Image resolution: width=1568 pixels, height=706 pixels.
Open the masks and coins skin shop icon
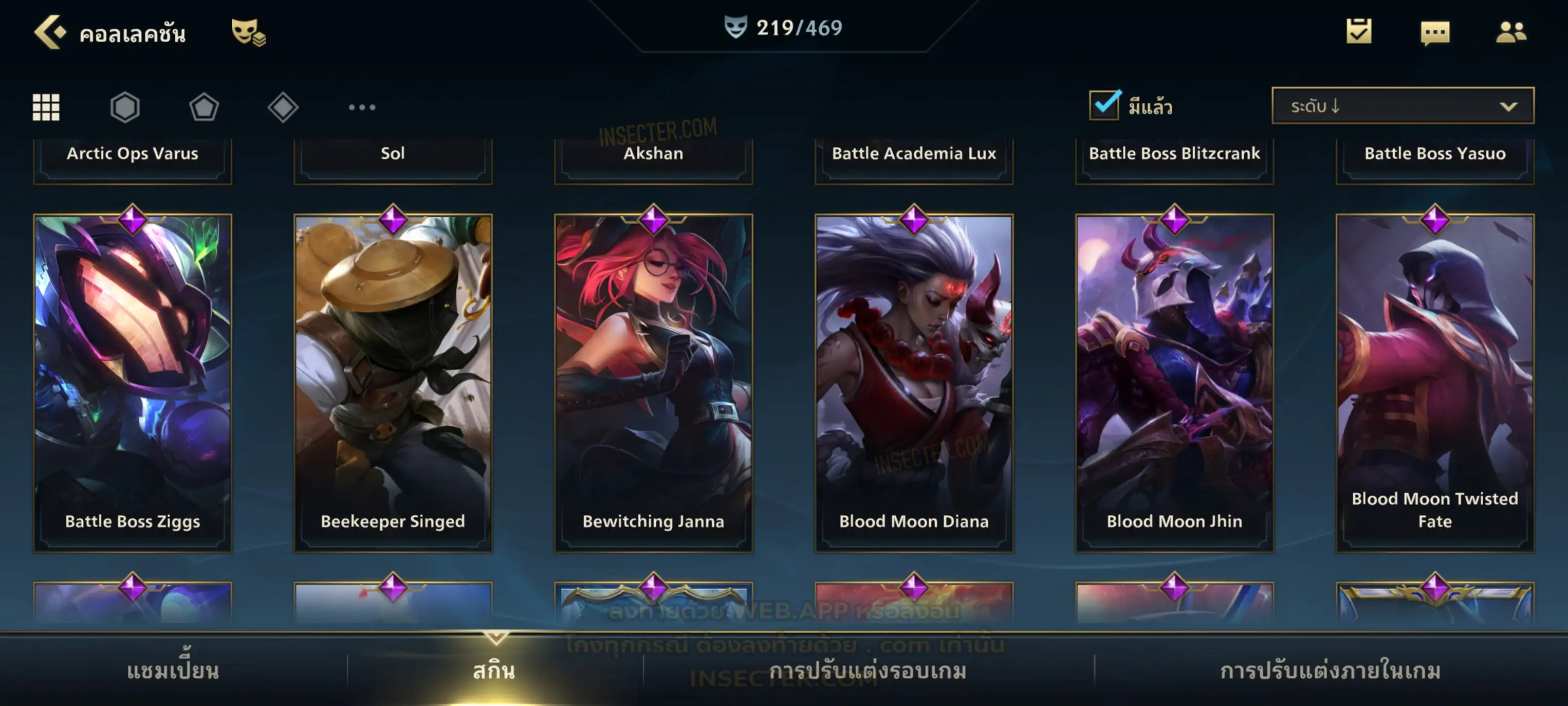pos(248,32)
